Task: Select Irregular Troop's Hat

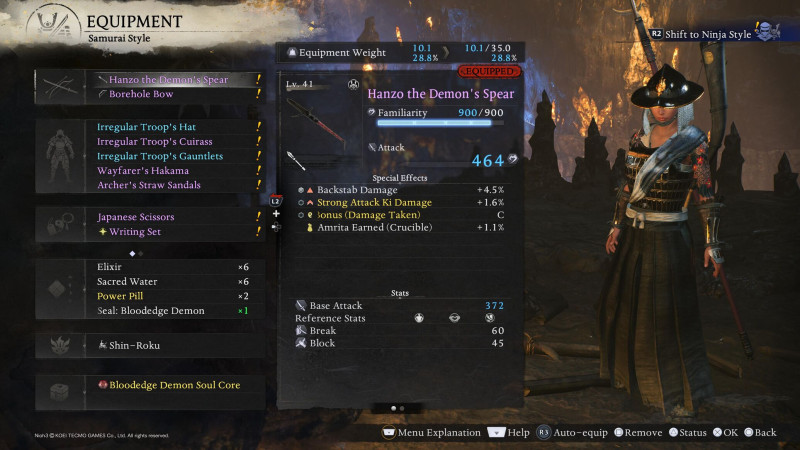Action: pyautogui.click(x=146, y=128)
